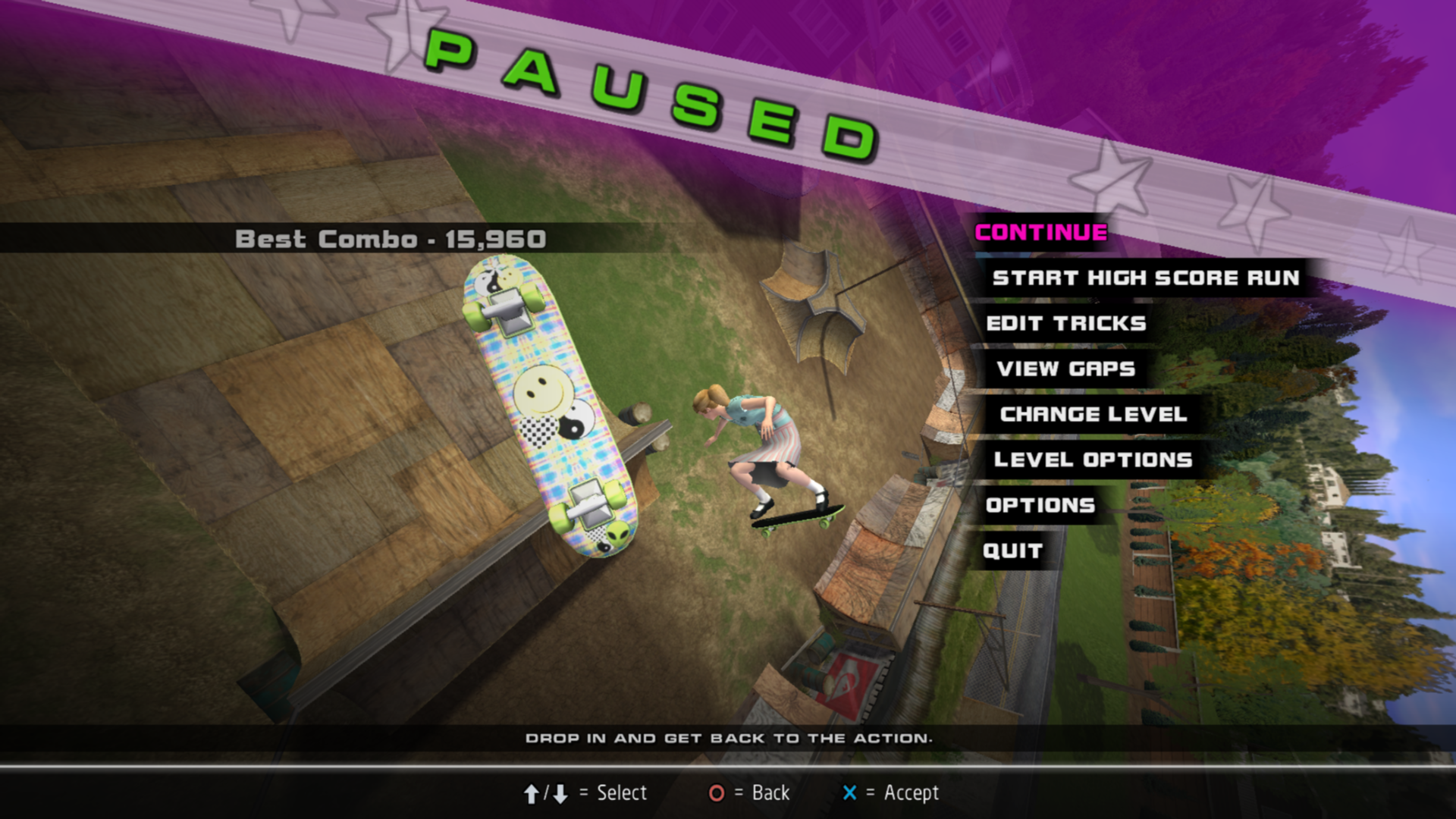The image size is (1456, 819).
Task: Pick the Change Level entry
Action: click(x=1093, y=414)
